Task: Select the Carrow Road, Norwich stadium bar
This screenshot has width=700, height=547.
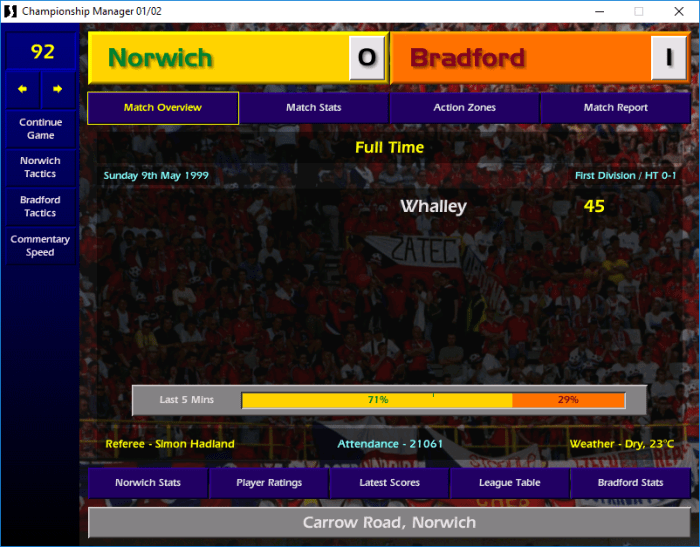Action: (389, 523)
